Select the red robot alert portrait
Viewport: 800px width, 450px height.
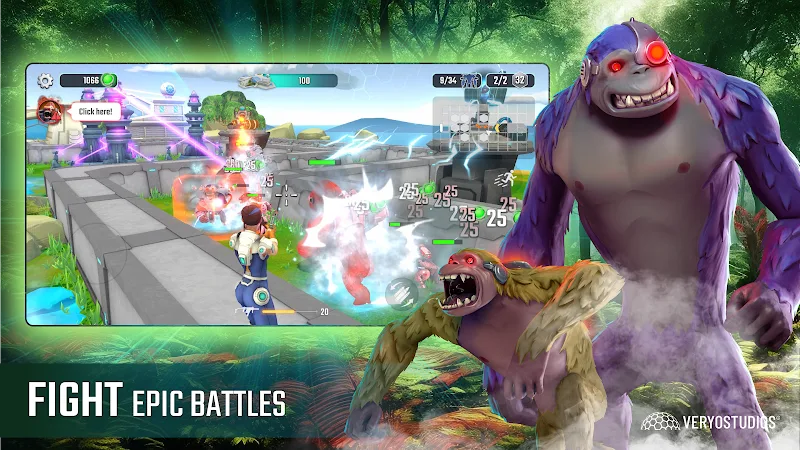pos(47,110)
